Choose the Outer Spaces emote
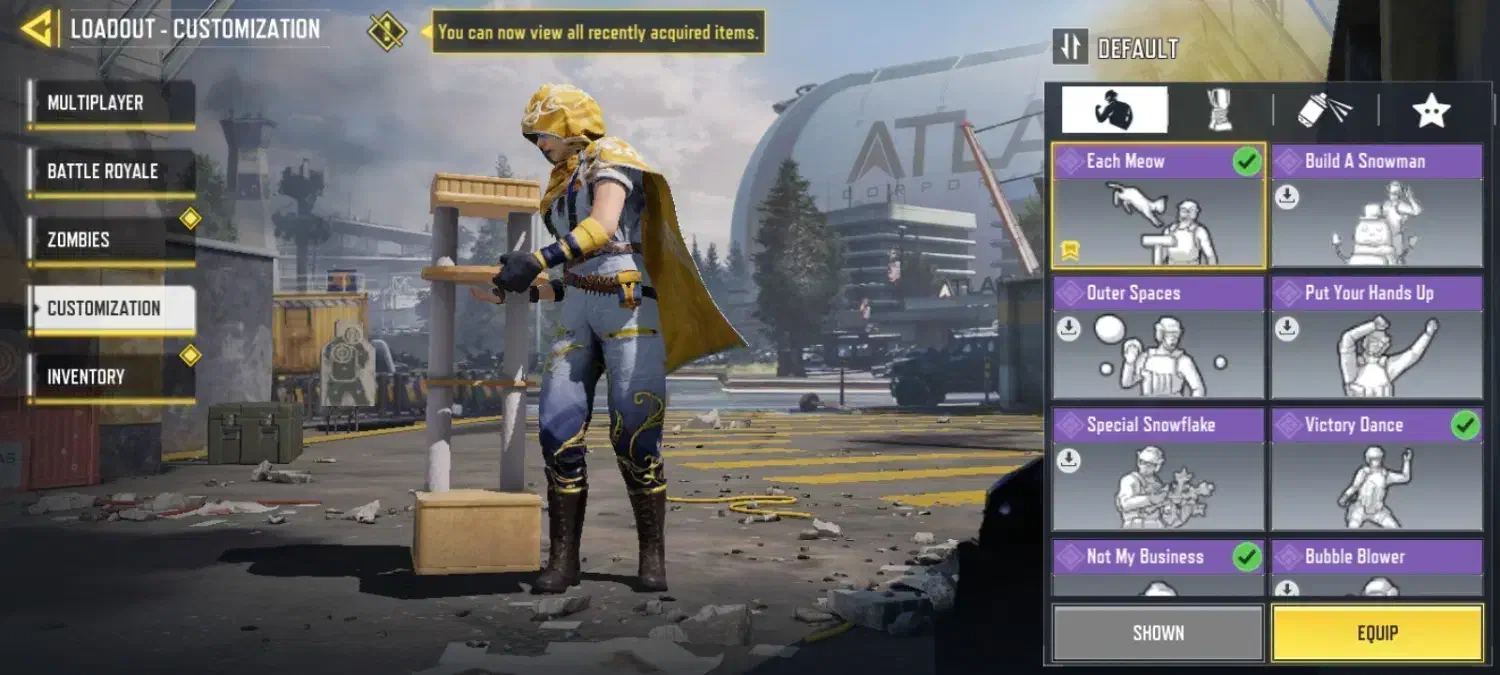1500x675 pixels. [x=1158, y=338]
